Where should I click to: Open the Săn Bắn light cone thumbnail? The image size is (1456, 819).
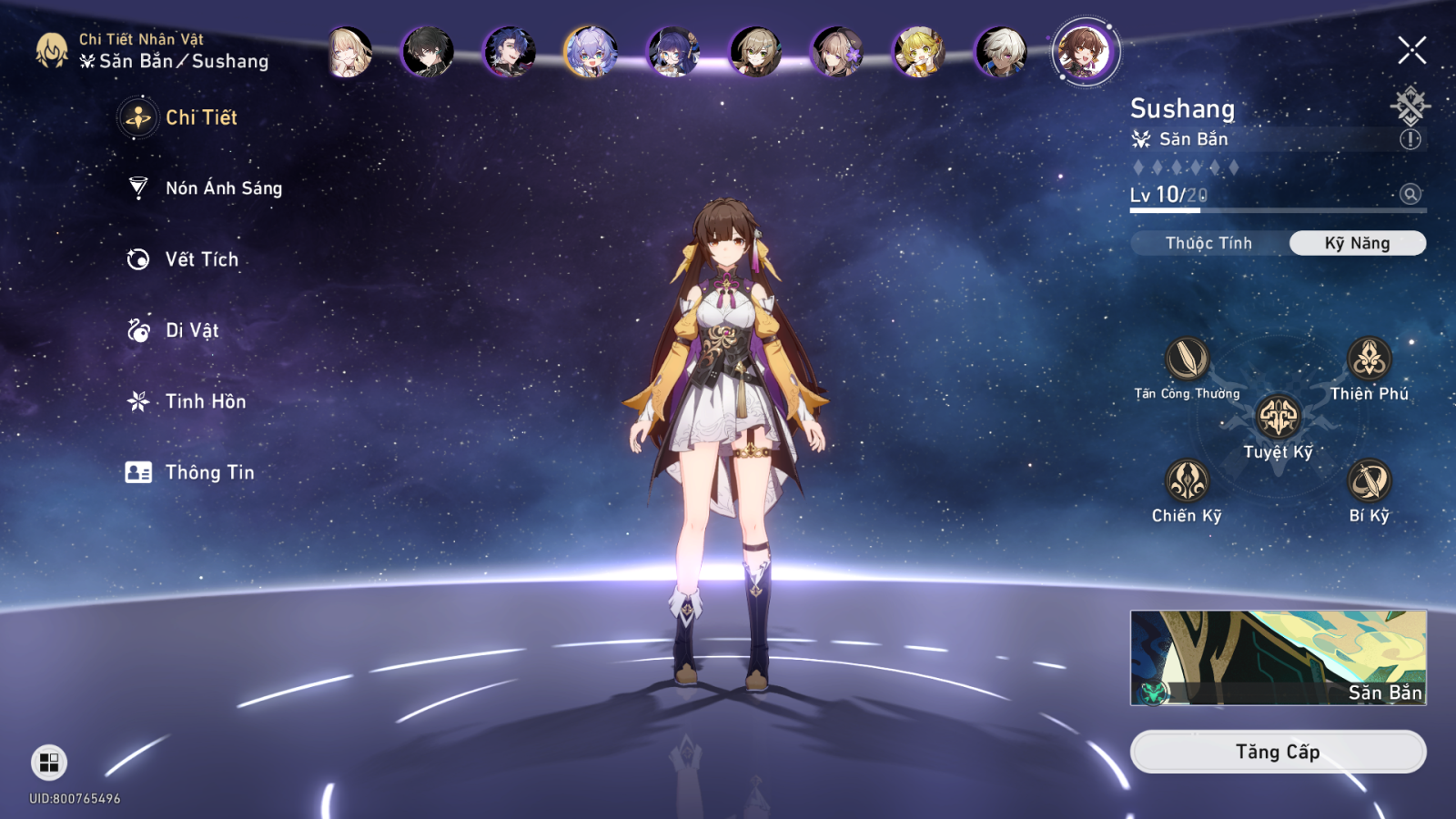tap(1278, 658)
